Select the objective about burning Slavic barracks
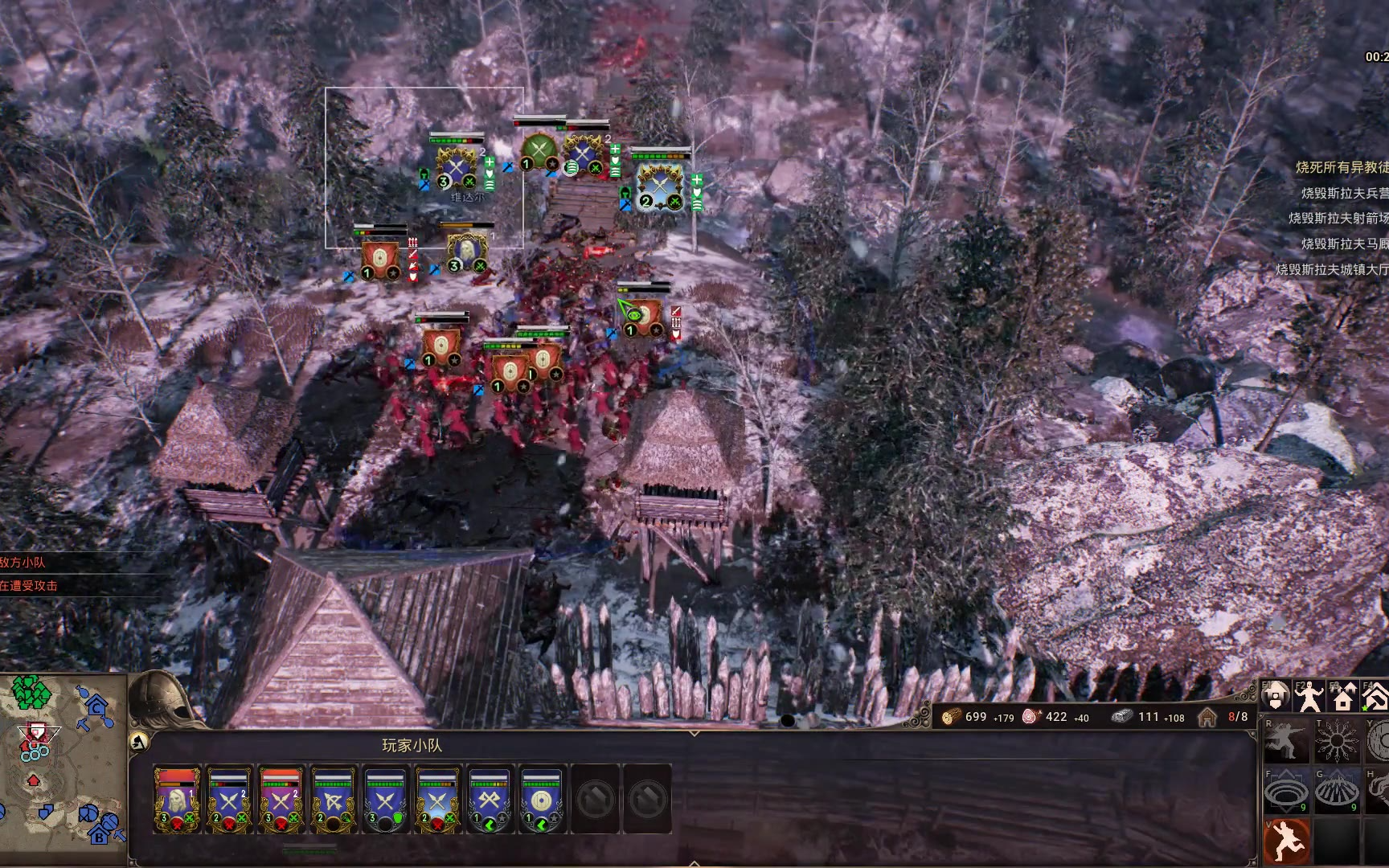Image resolution: width=1389 pixels, height=868 pixels. (1344, 193)
